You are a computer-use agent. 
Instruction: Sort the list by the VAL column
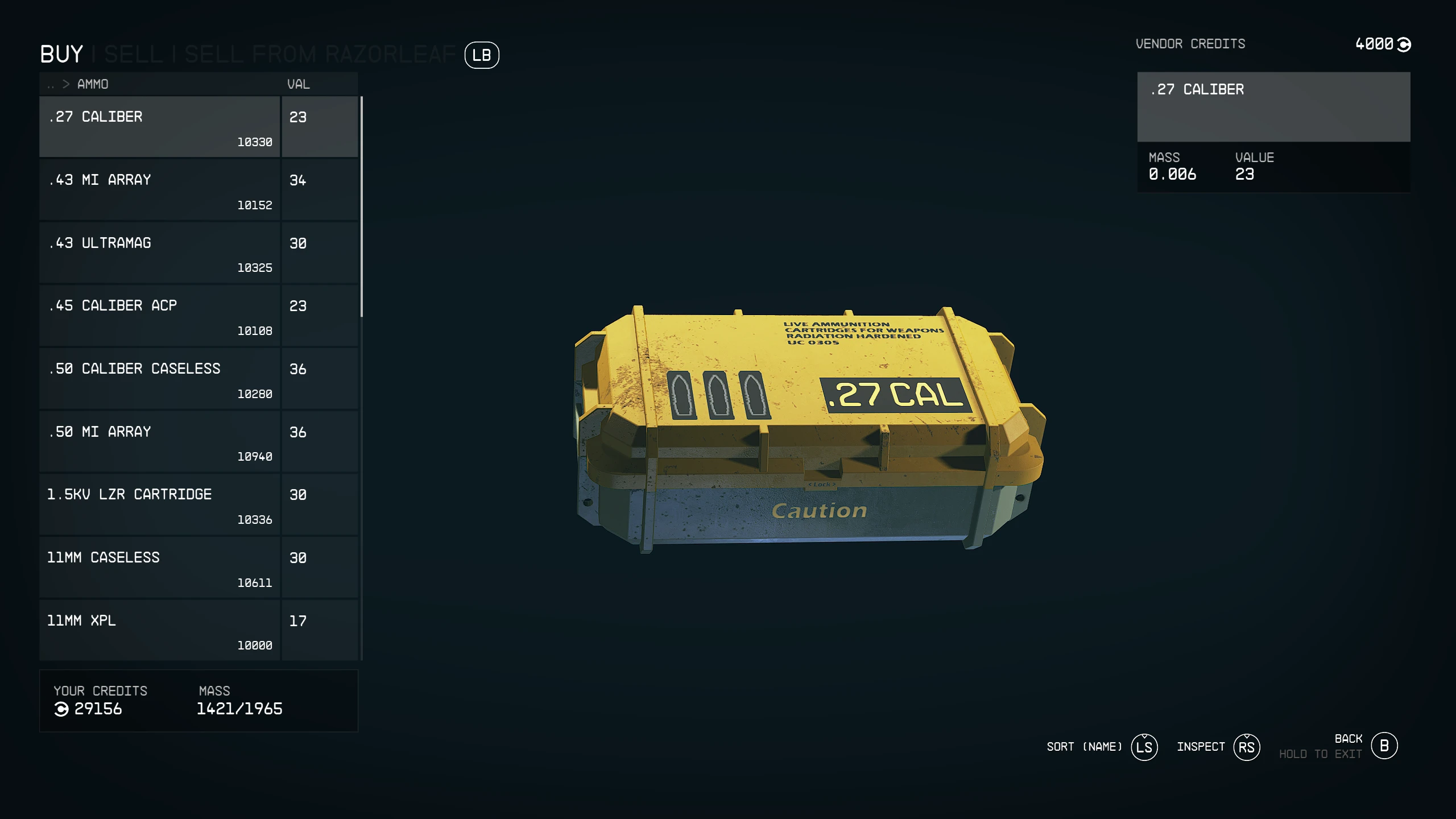(x=298, y=85)
